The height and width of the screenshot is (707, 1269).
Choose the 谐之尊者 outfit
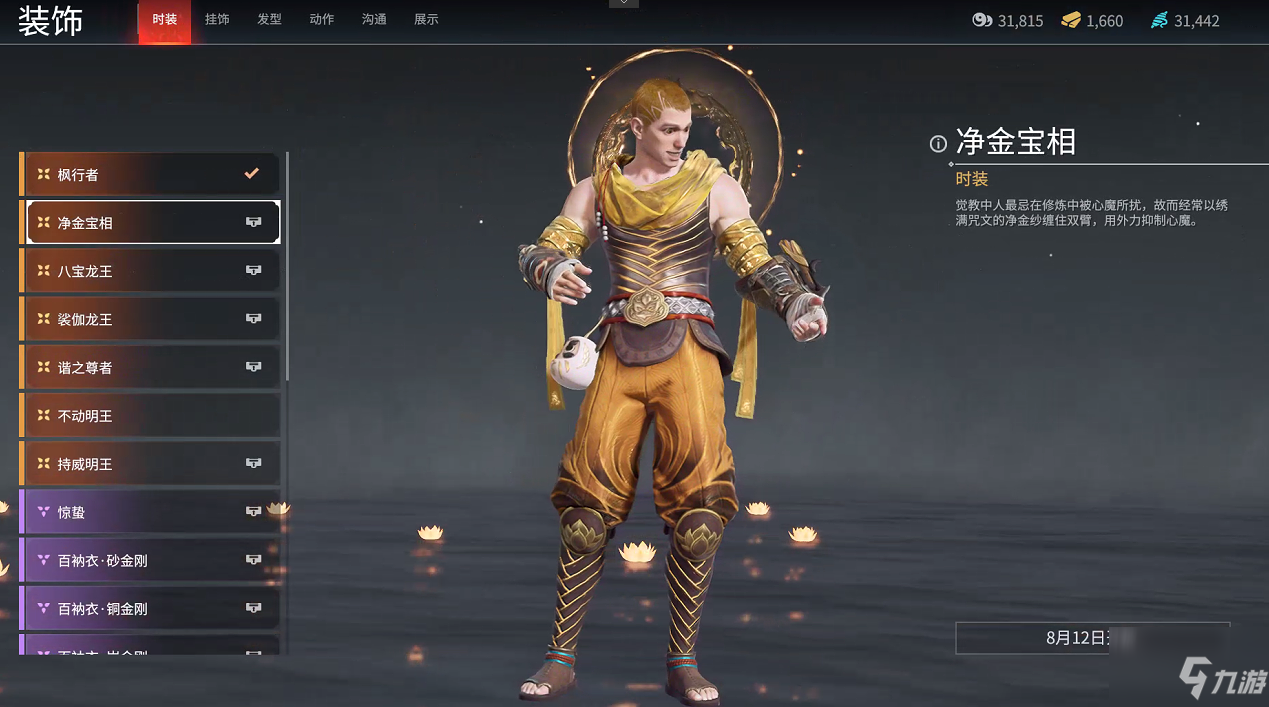pos(150,367)
